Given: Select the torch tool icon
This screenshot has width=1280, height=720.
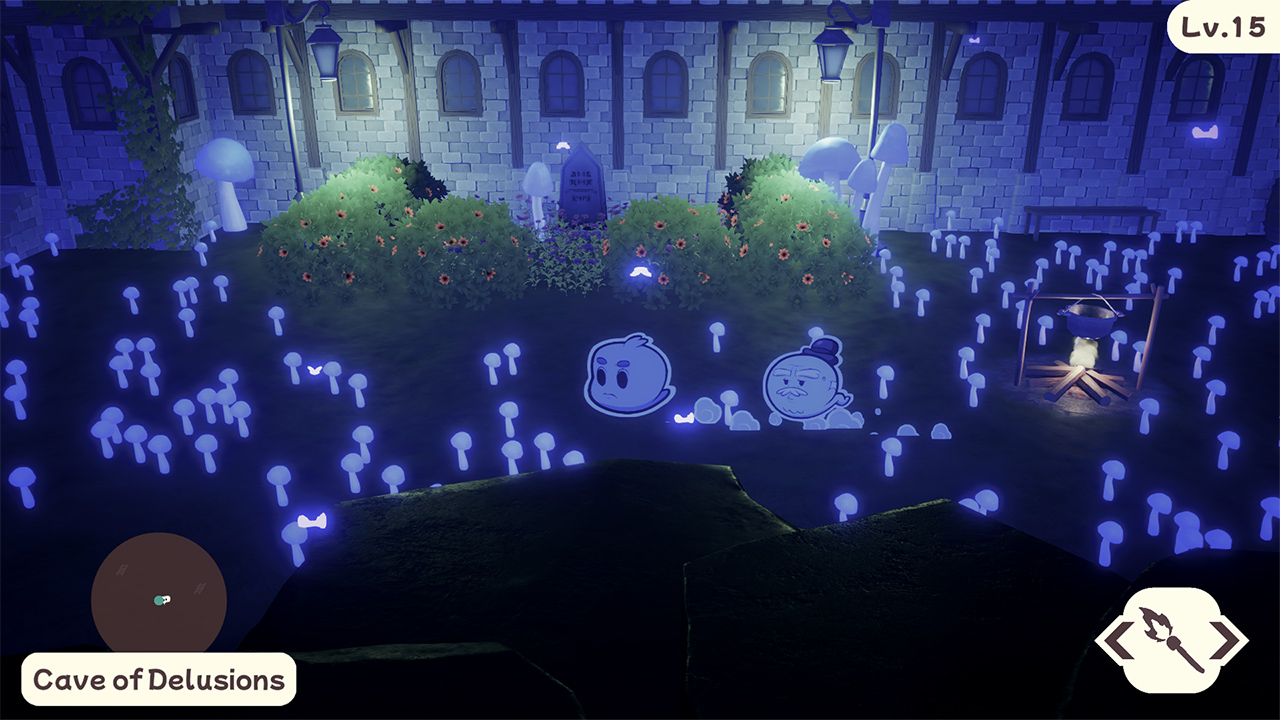Looking at the screenshot, I should [x=1172, y=640].
